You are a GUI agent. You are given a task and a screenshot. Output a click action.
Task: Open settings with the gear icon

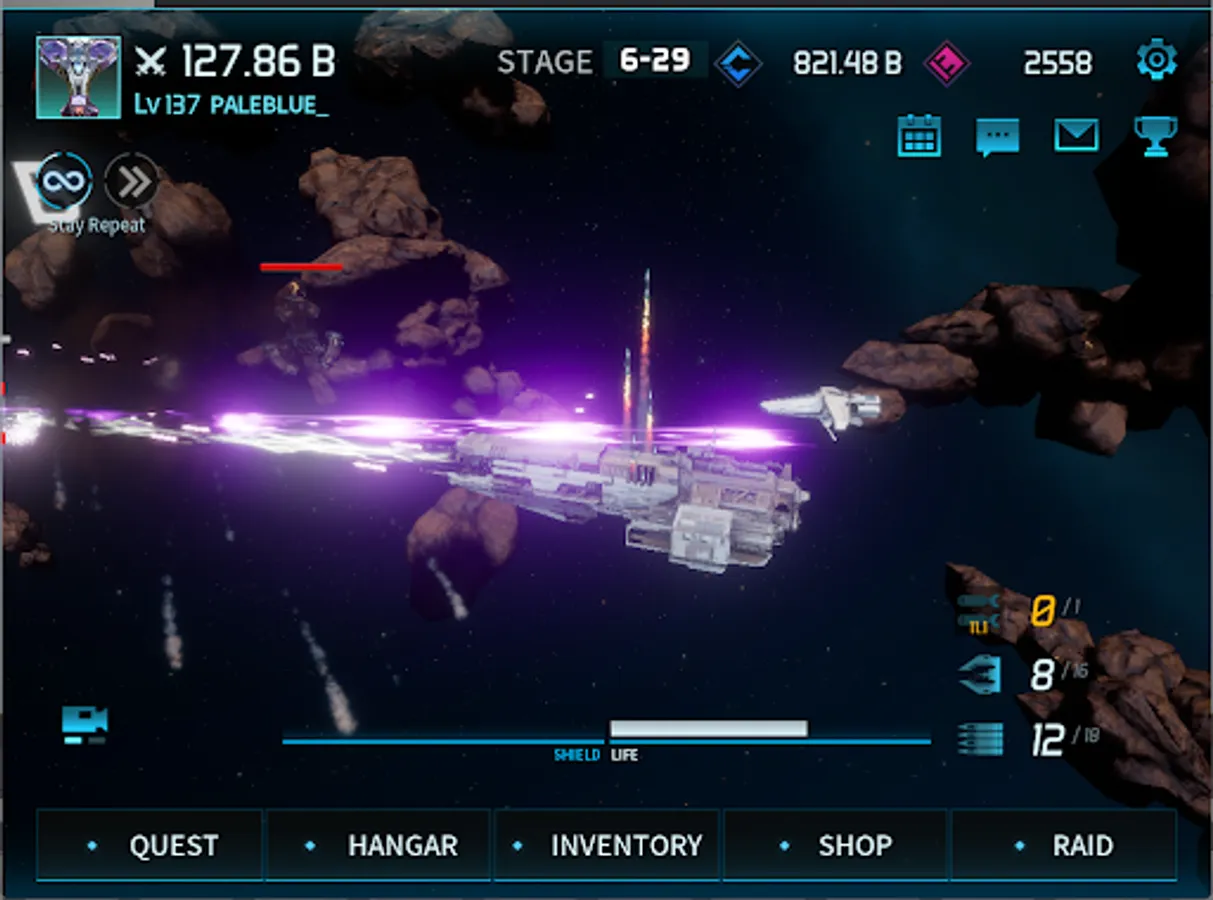(1156, 62)
